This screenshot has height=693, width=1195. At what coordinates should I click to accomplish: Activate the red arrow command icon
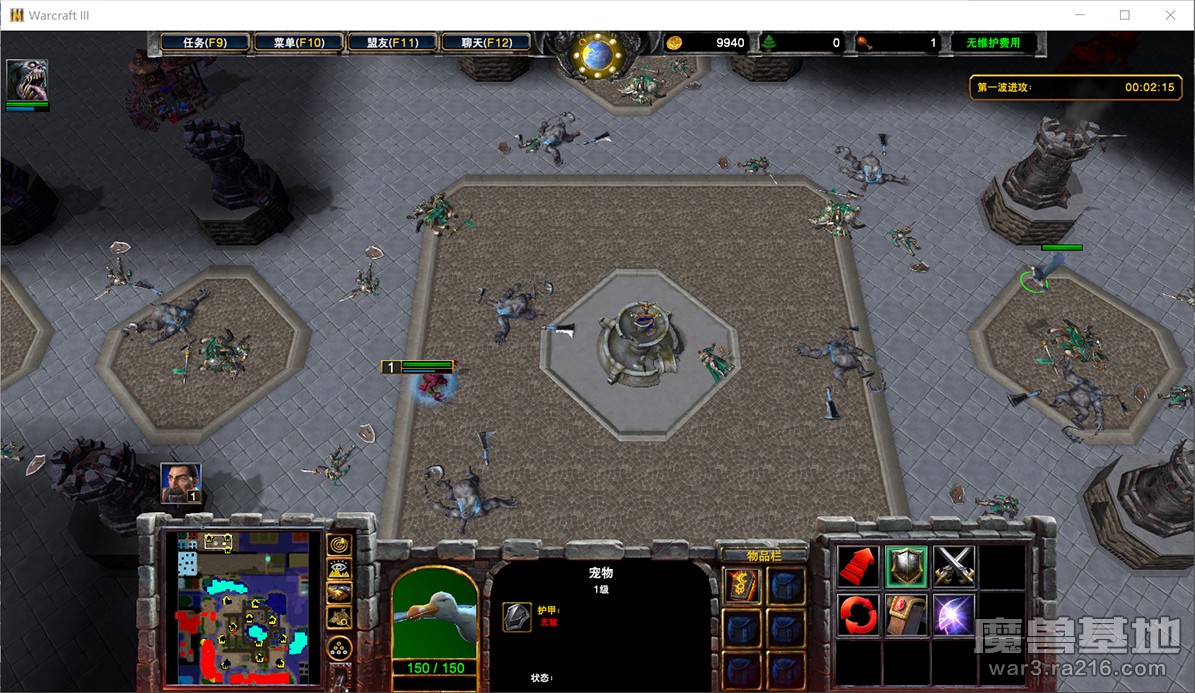[857, 567]
